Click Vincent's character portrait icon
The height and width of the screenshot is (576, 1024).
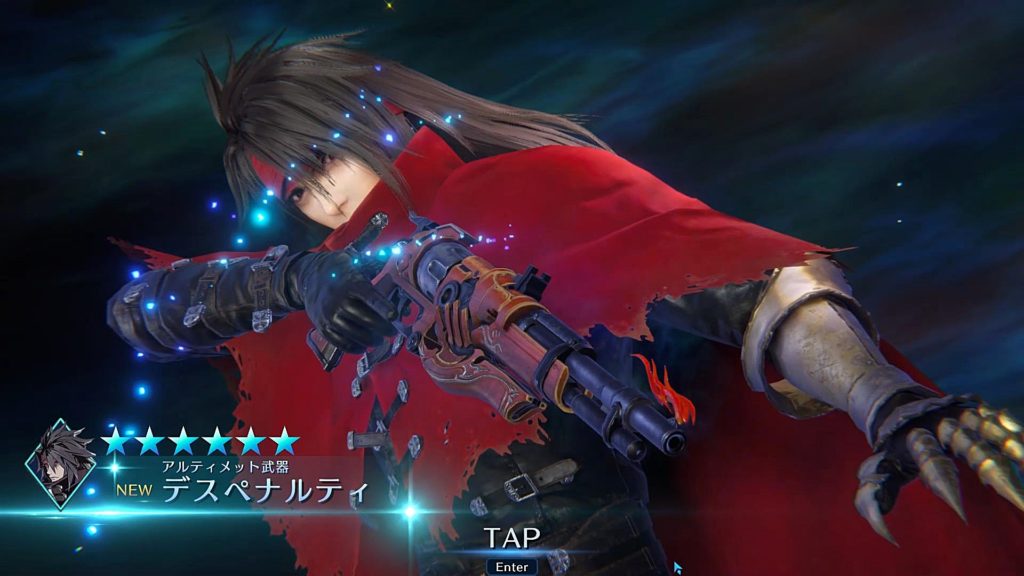(x=61, y=464)
